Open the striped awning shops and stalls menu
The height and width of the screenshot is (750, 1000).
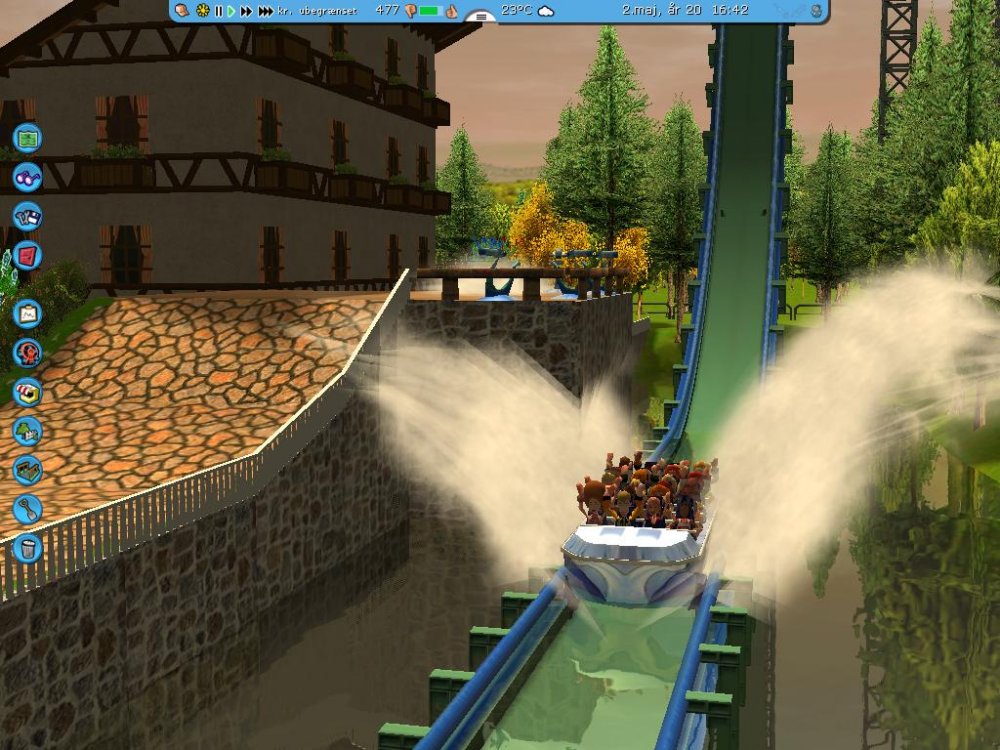[x=27, y=391]
